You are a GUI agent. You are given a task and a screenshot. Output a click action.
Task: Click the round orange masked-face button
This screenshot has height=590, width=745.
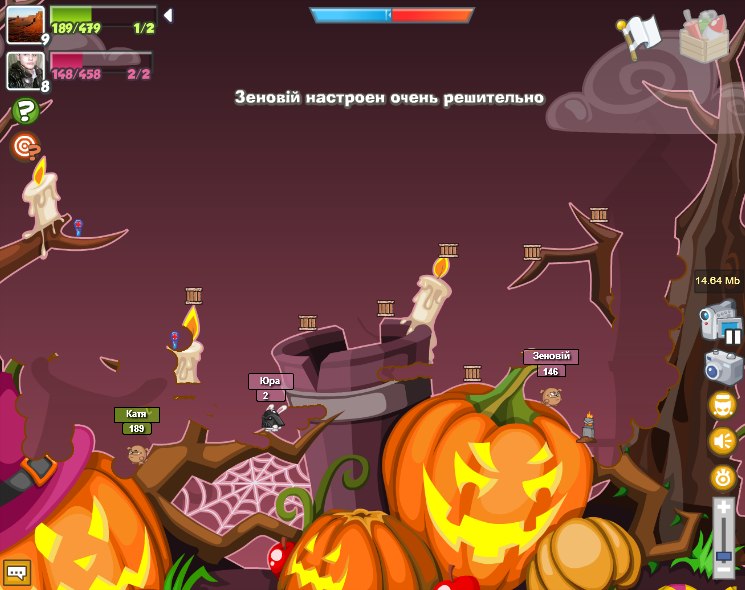point(722,405)
